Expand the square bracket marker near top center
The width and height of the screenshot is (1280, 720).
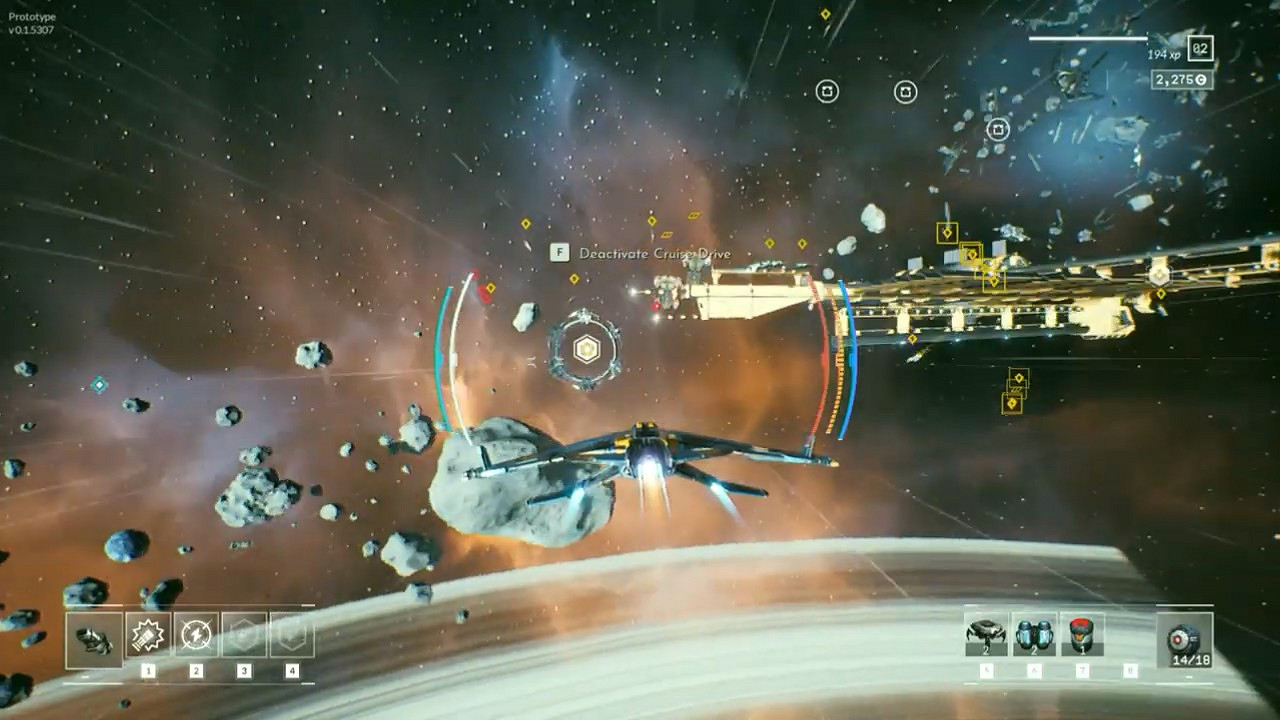coord(827,90)
